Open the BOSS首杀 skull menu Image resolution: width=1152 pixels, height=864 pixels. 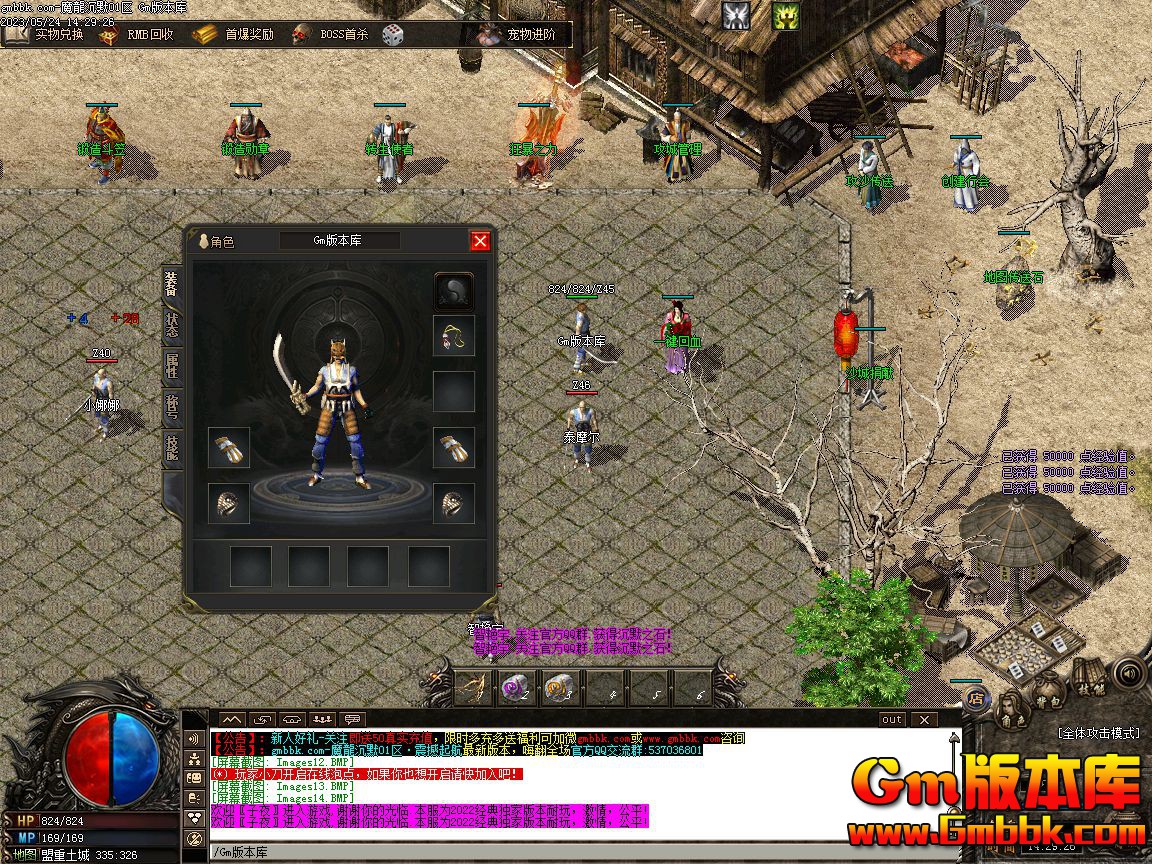point(331,34)
